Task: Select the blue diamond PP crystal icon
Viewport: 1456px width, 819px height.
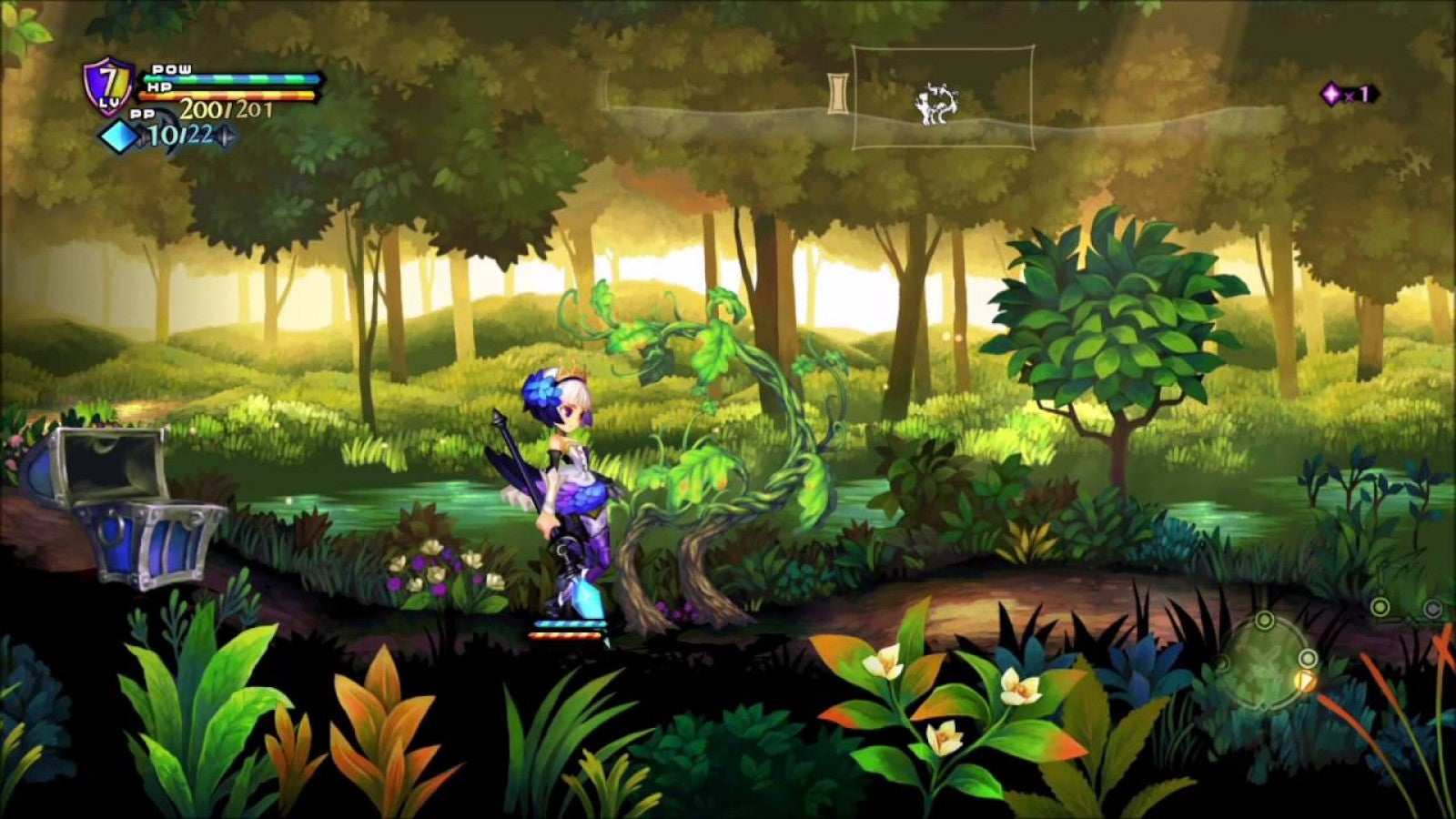Action: (x=118, y=138)
